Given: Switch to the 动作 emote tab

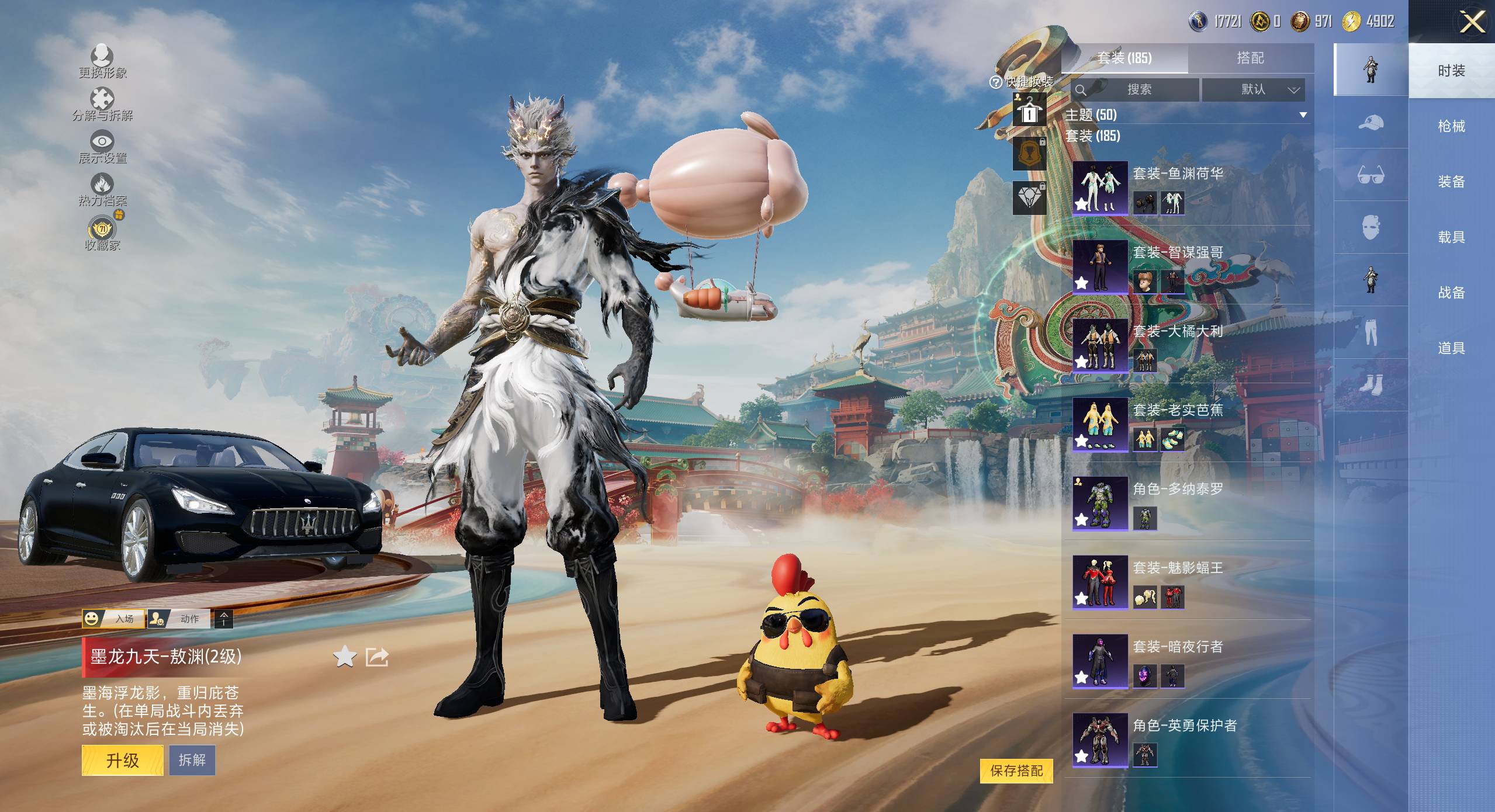Looking at the screenshot, I should (180, 619).
